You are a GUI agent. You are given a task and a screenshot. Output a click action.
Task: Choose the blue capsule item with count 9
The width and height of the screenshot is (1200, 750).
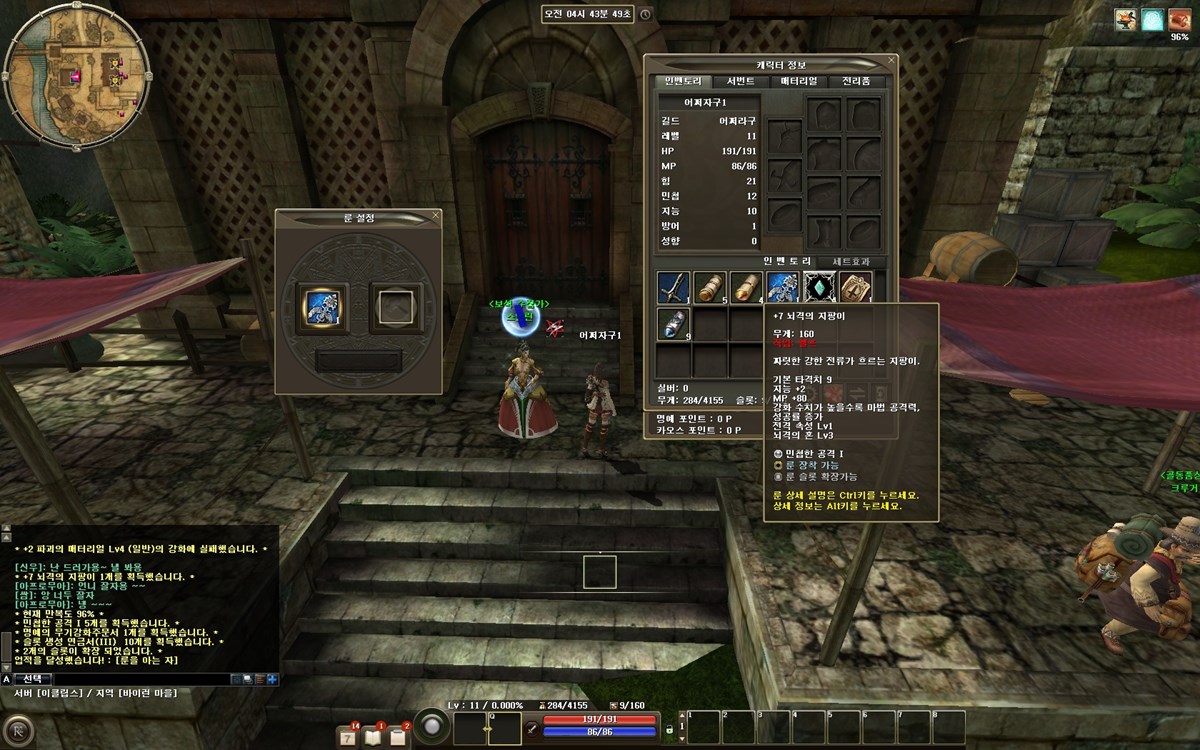[x=674, y=324]
